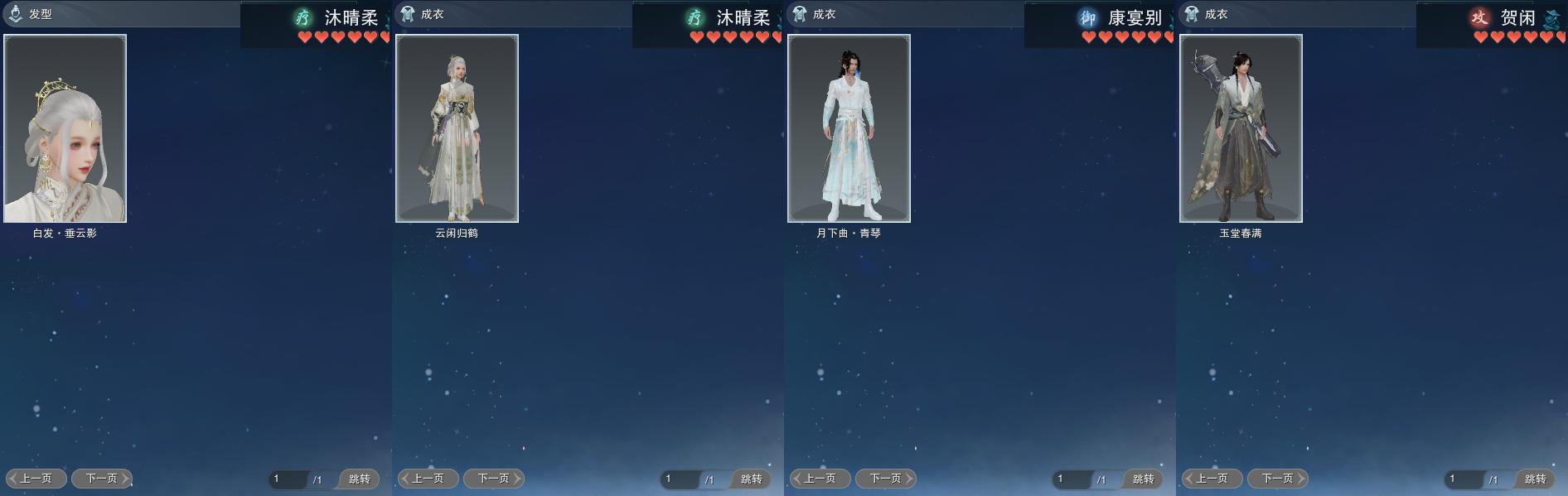
Task: Pick the 月下曲·青琴 outfit thumbnail
Action: [849, 128]
